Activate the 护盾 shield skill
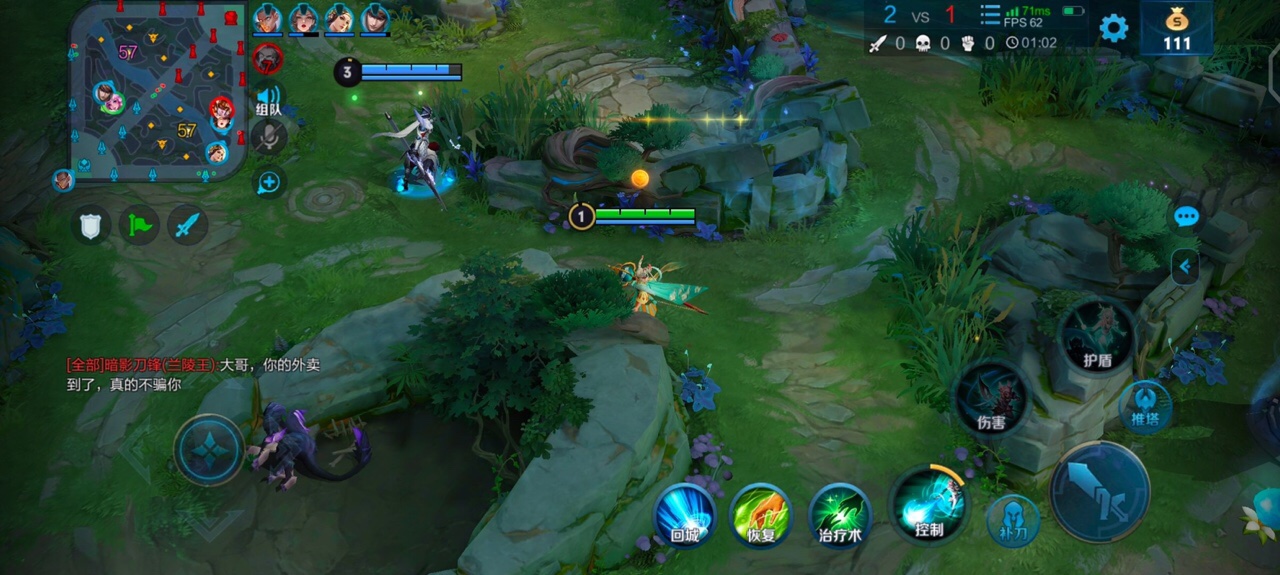This screenshot has width=1280, height=575. (1097, 338)
